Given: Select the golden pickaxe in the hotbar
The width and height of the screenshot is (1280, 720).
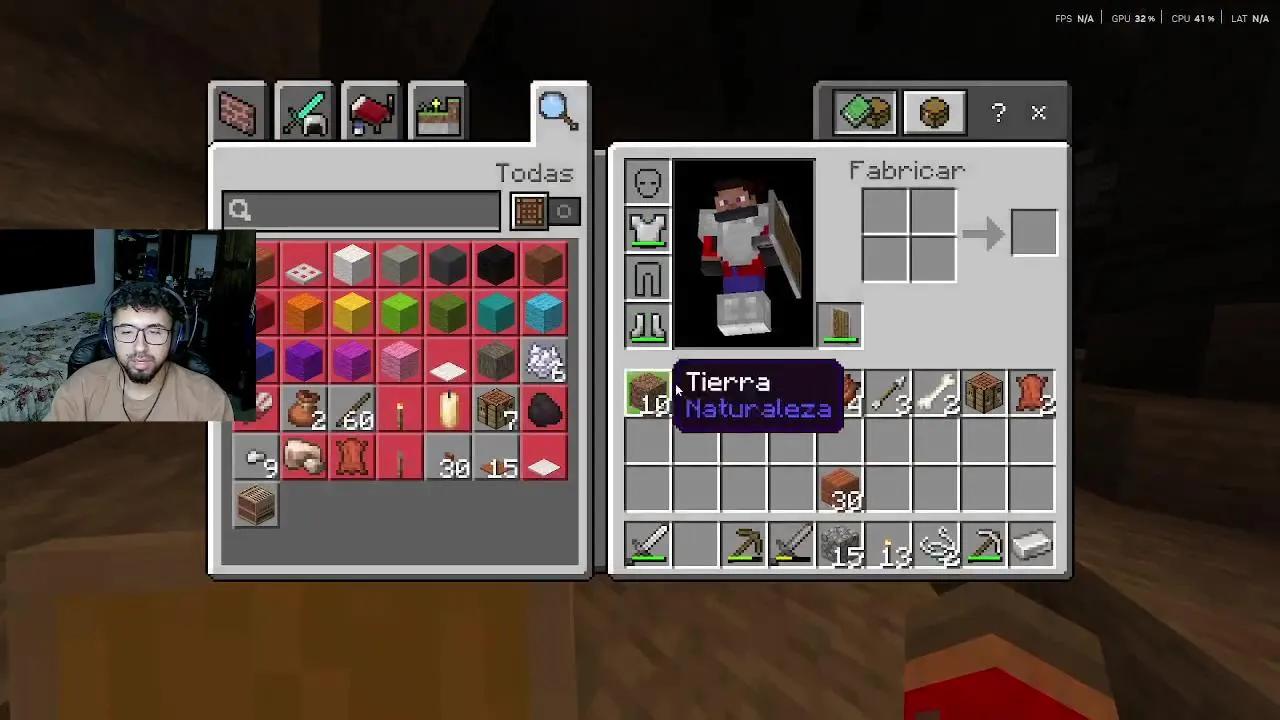Looking at the screenshot, I should (x=744, y=545).
